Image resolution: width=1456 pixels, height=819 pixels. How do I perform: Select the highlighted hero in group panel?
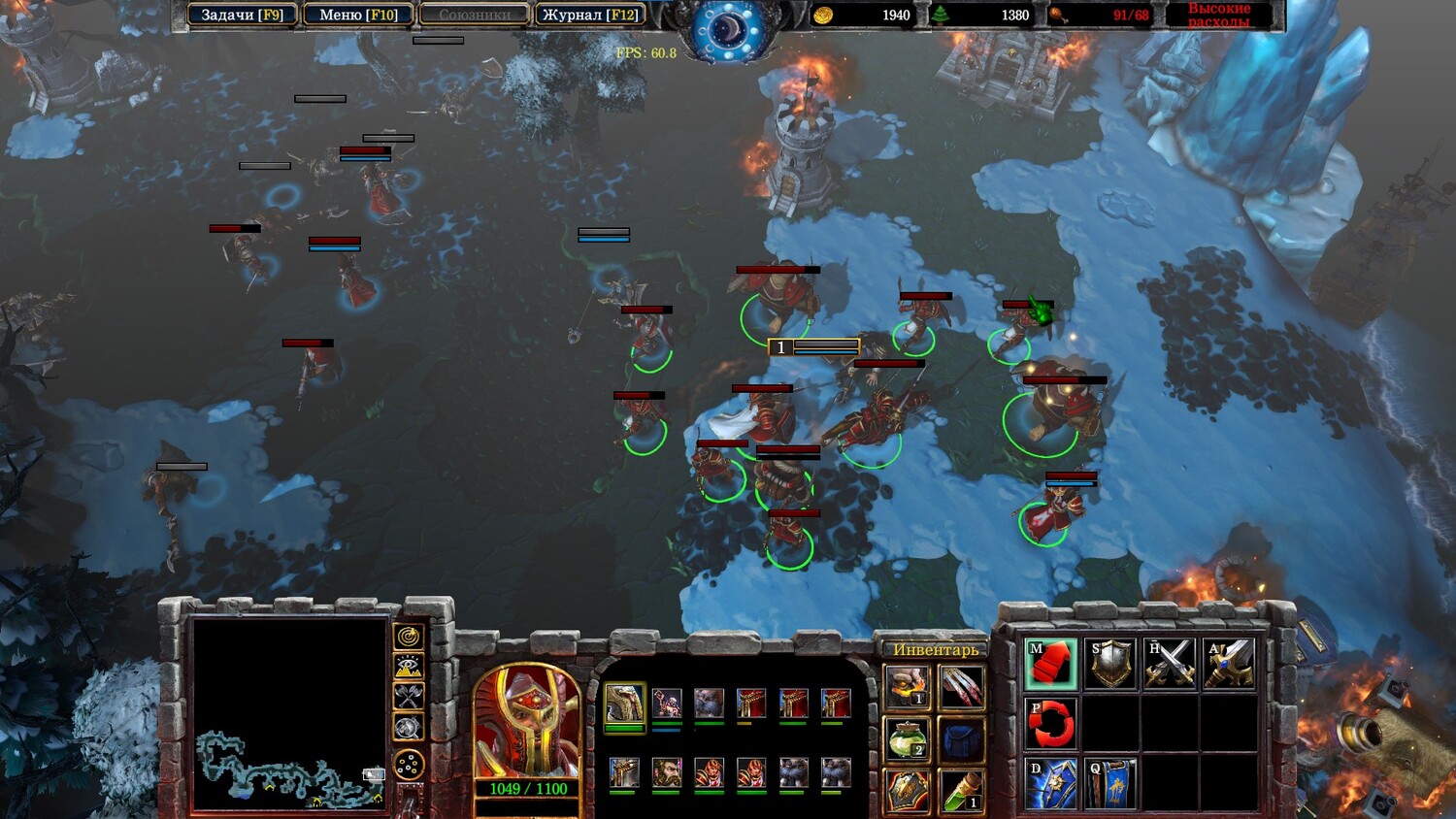pos(624,704)
